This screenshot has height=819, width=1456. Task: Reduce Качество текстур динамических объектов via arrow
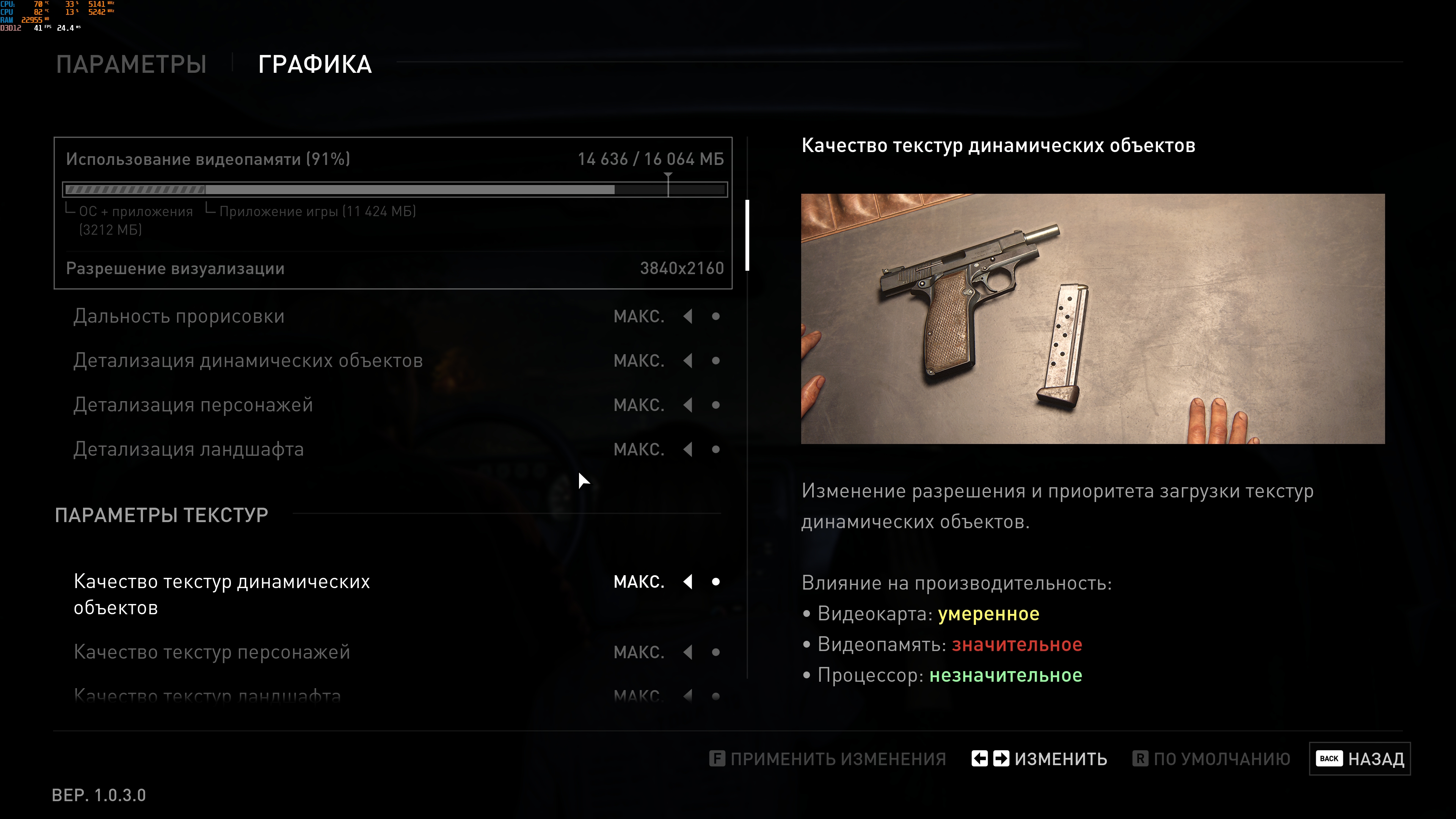[688, 582]
